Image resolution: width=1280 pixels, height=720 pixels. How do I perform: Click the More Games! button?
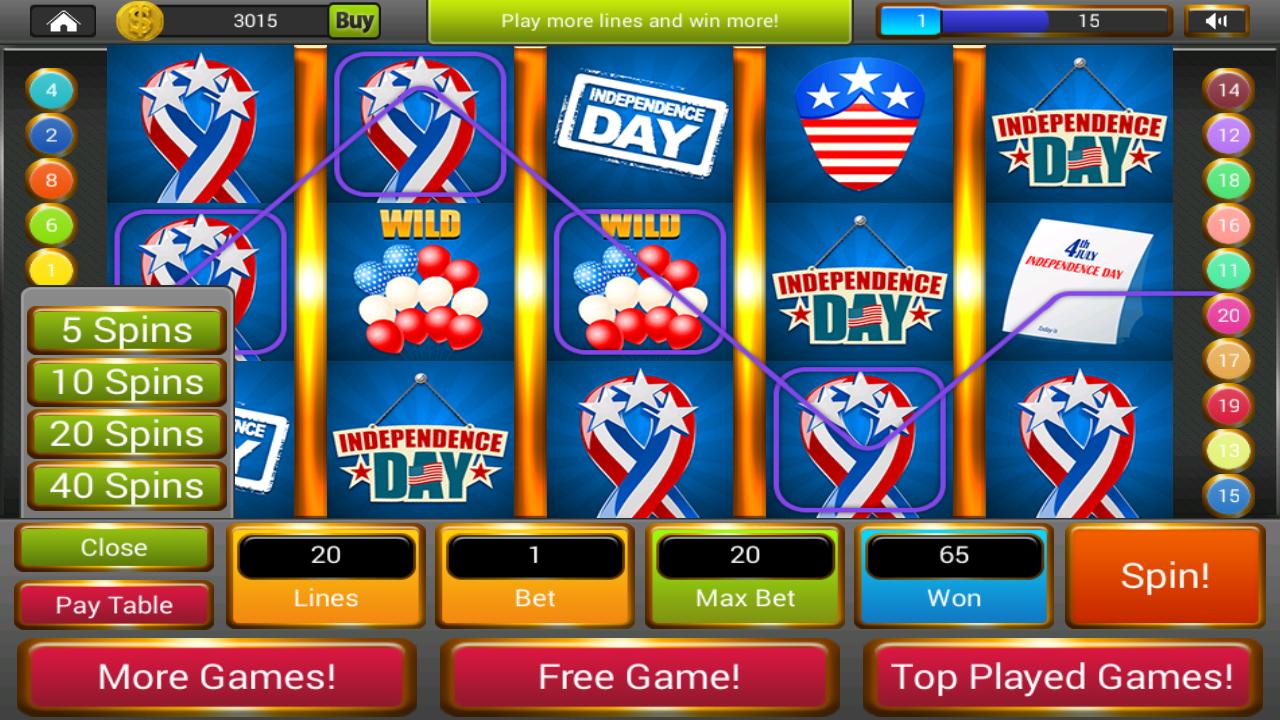pyautogui.click(x=218, y=676)
